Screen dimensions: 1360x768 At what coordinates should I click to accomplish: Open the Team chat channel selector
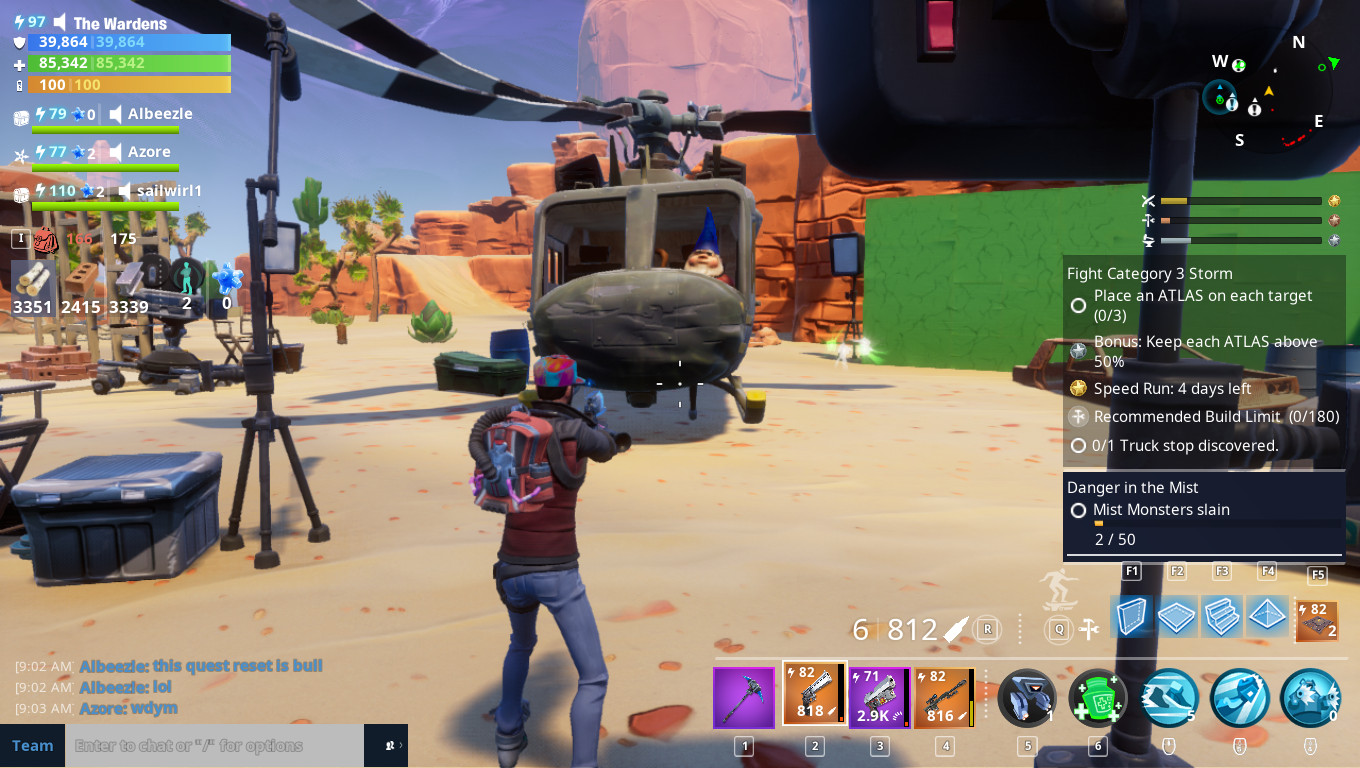[x=32, y=745]
